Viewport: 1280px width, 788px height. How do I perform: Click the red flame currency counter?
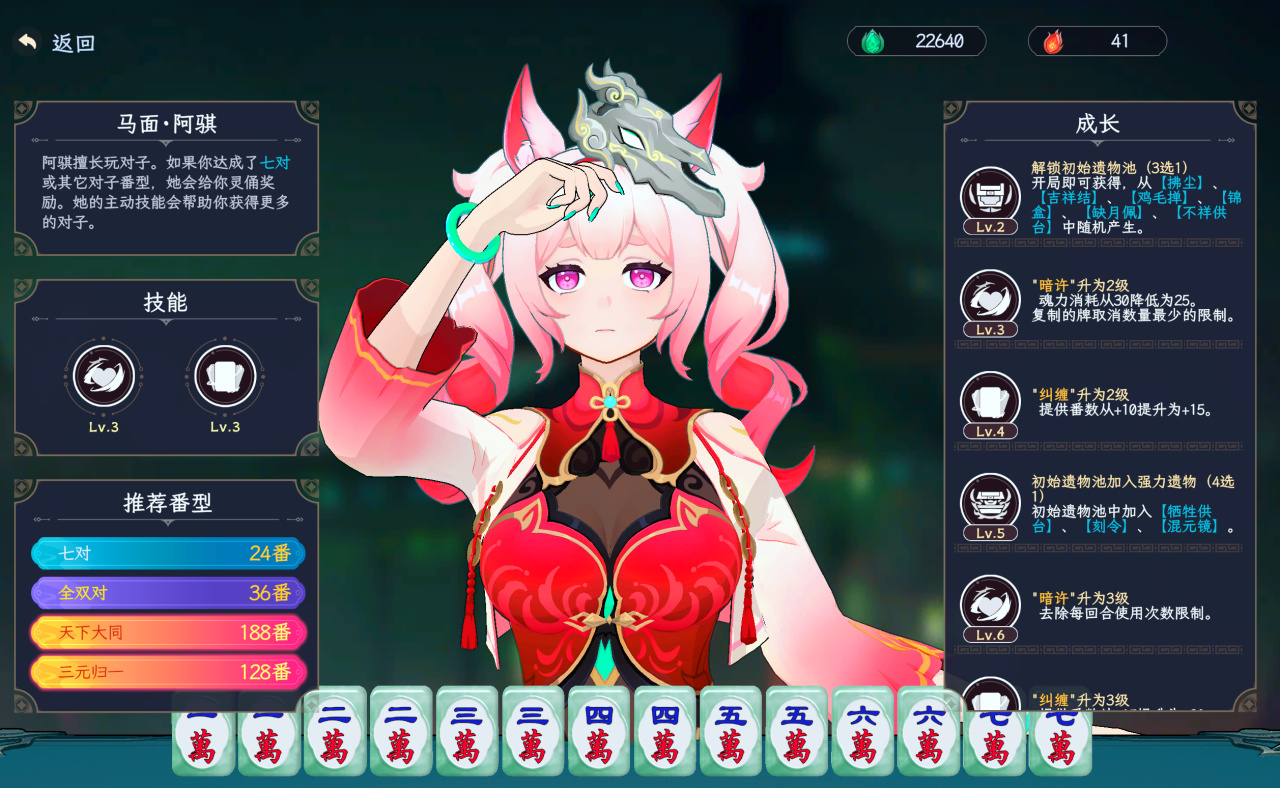(1097, 41)
